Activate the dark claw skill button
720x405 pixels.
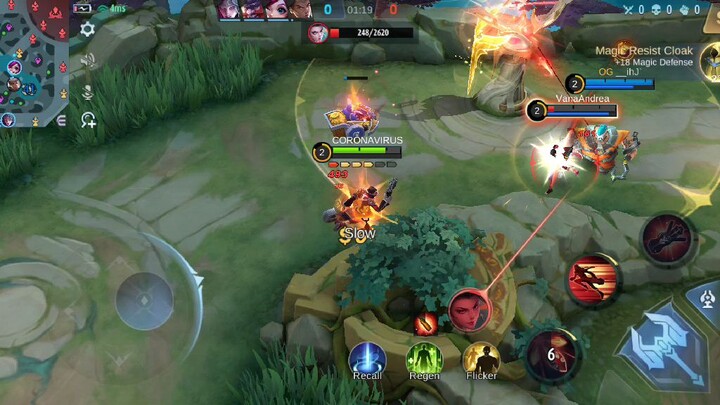click(x=666, y=238)
